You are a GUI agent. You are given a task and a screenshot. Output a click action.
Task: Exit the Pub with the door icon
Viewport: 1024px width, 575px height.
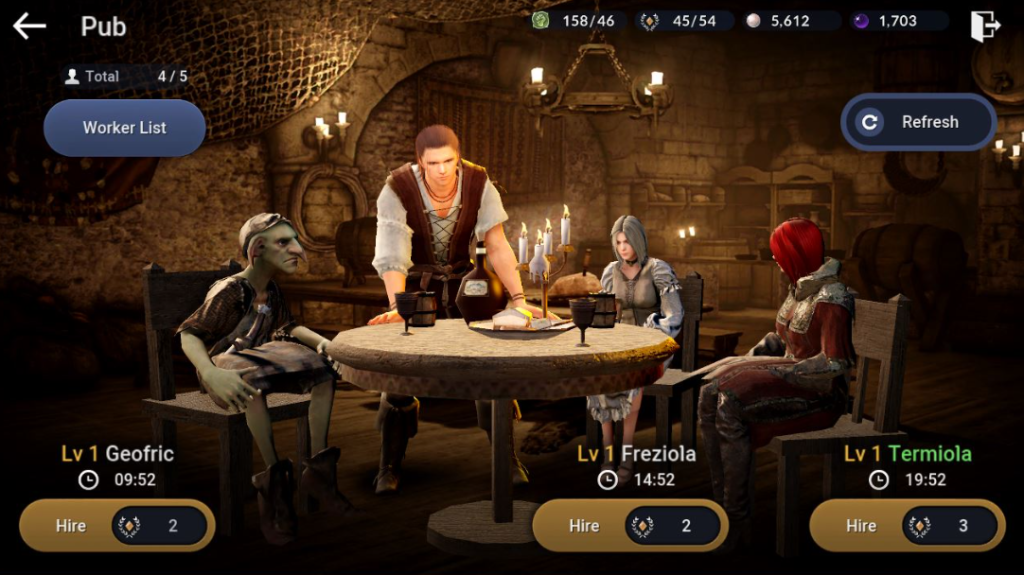[x=985, y=25]
